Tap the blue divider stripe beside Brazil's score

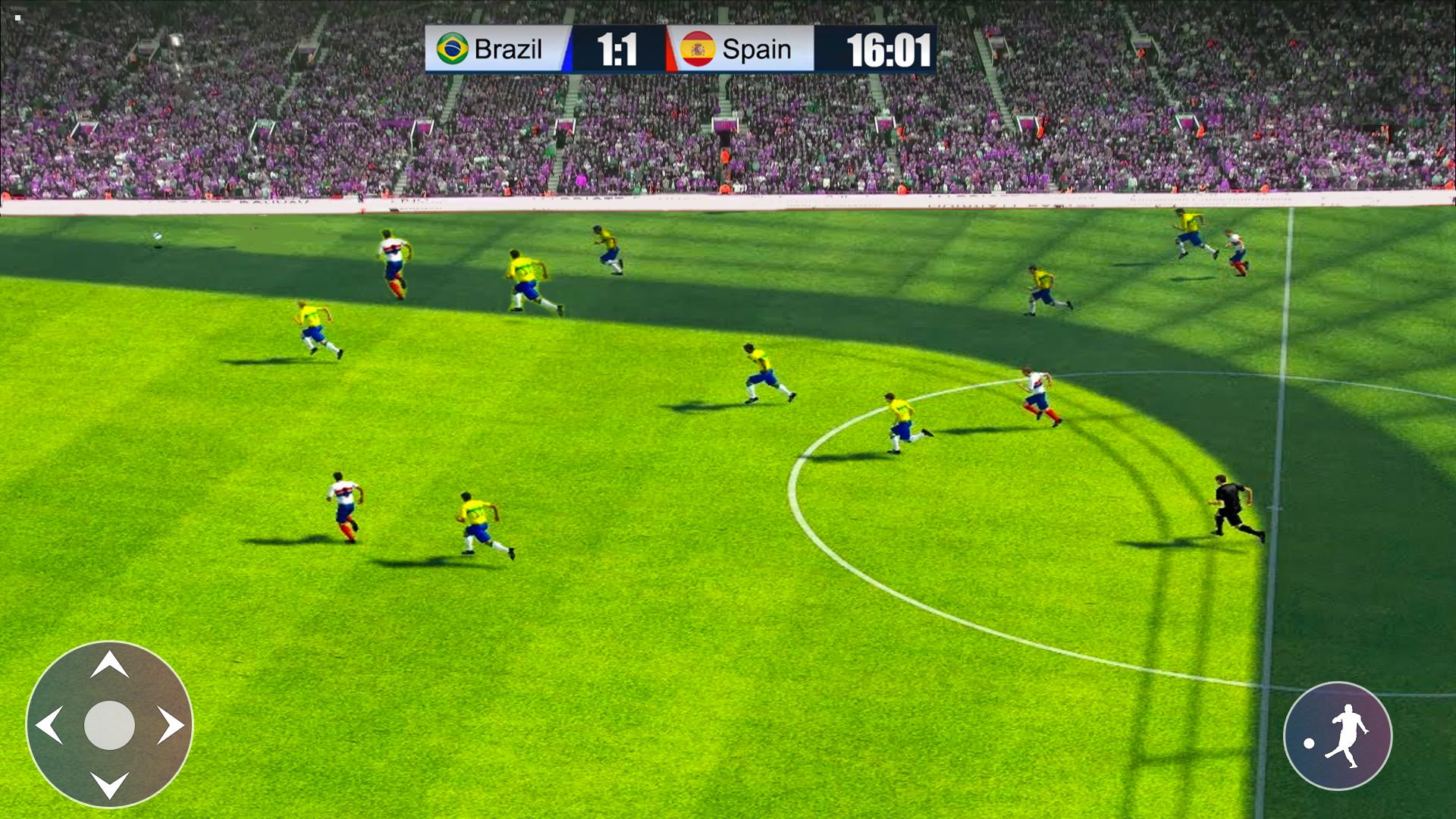click(x=569, y=49)
